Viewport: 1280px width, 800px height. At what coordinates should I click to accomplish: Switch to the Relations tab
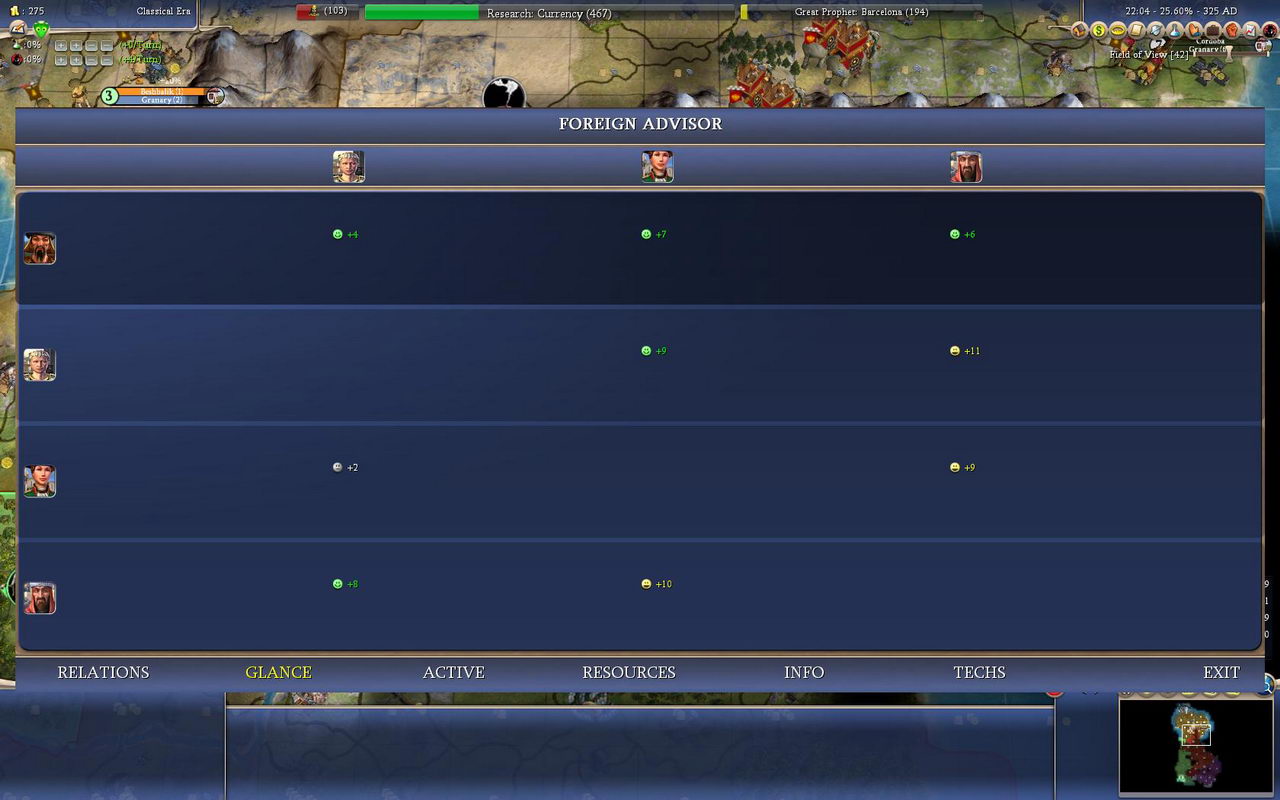(x=103, y=672)
